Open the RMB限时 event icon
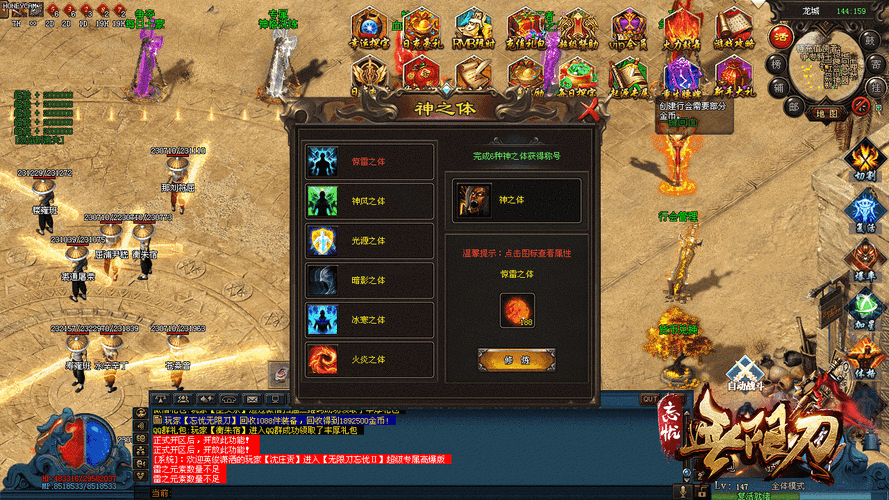This screenshot has height=500, width=889. tap(472, 28)
